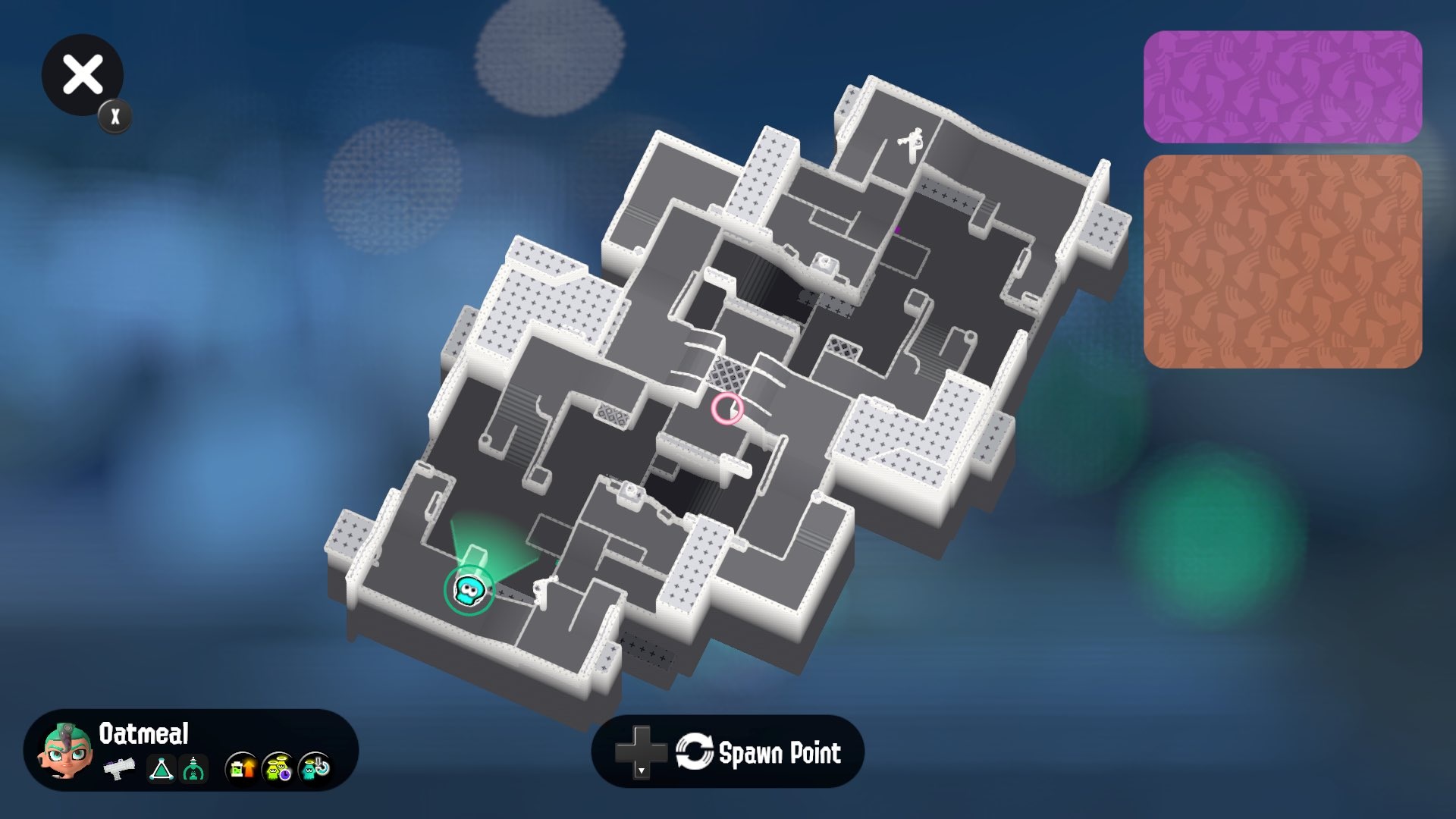Expand the purple team panel top right
This screenshot has width=1456, height=819.
pos(1285,86)
